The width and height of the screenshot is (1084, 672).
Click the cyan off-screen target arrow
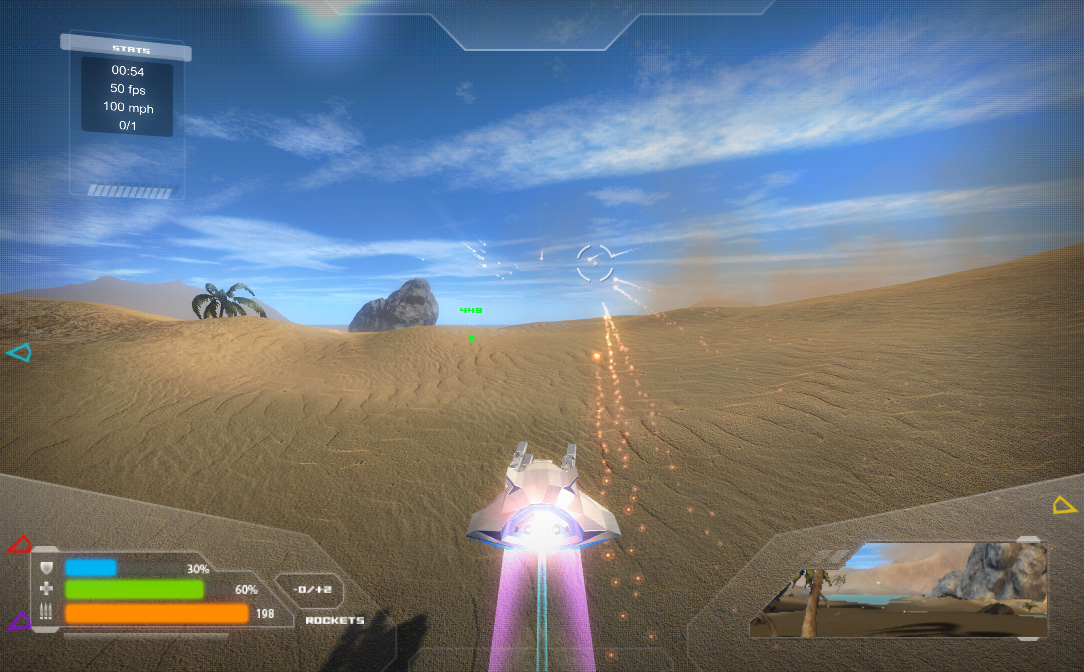[x=19, y=352]
